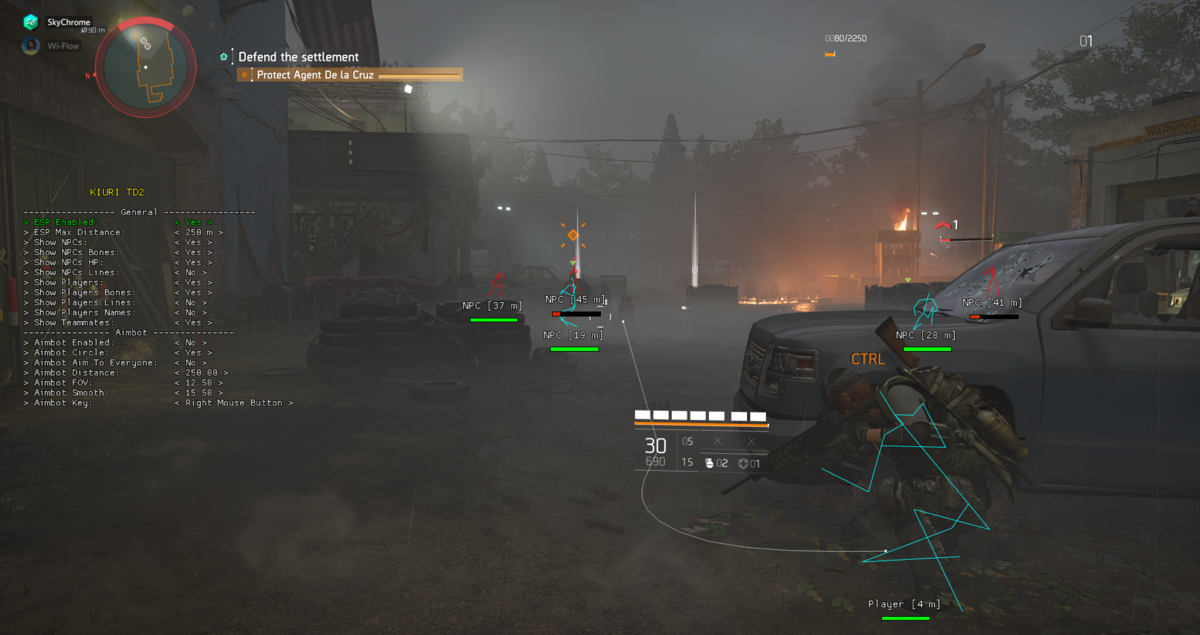The width and height of the screenshot is (1200, 635).
Task: Click the grenade icon in the weapon HUD
Action: click(x=710, y=463)
